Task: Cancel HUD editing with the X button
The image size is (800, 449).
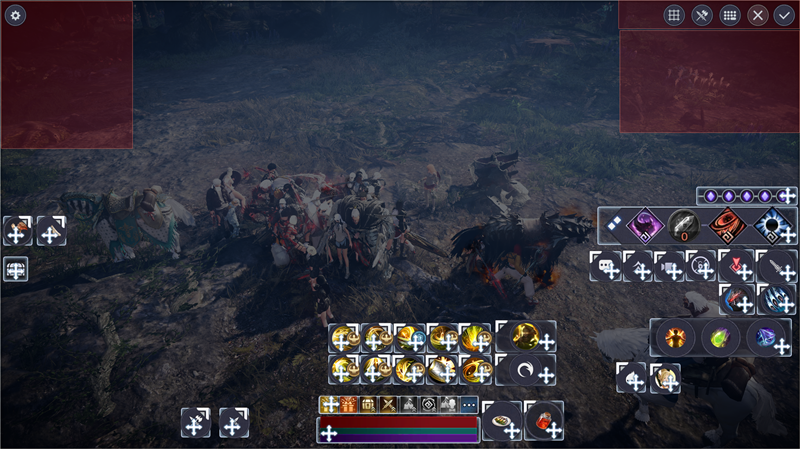Action: click(x=758, y=15)
